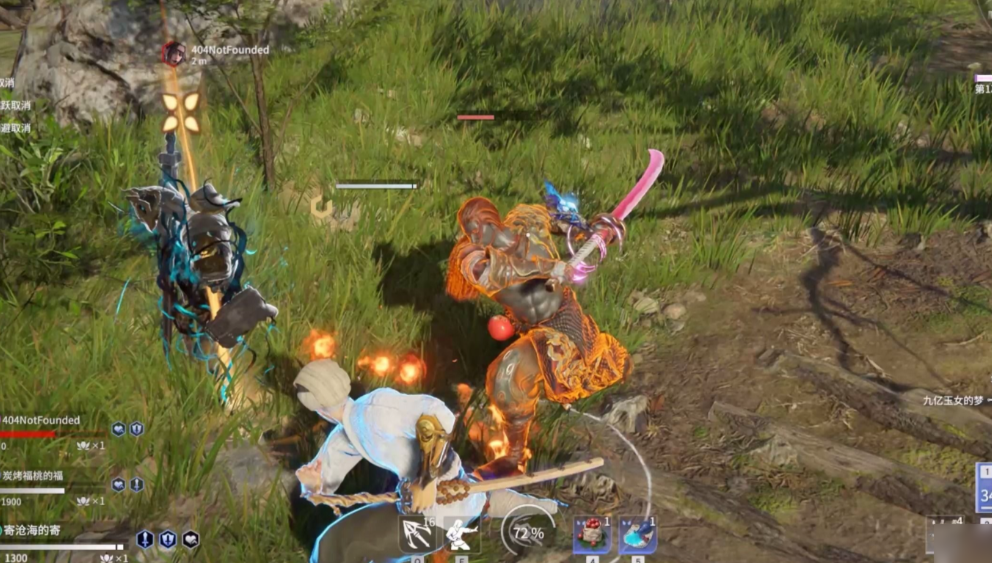Click the 404NotFounded teammate portrait marker

click(x=174, y=52)
